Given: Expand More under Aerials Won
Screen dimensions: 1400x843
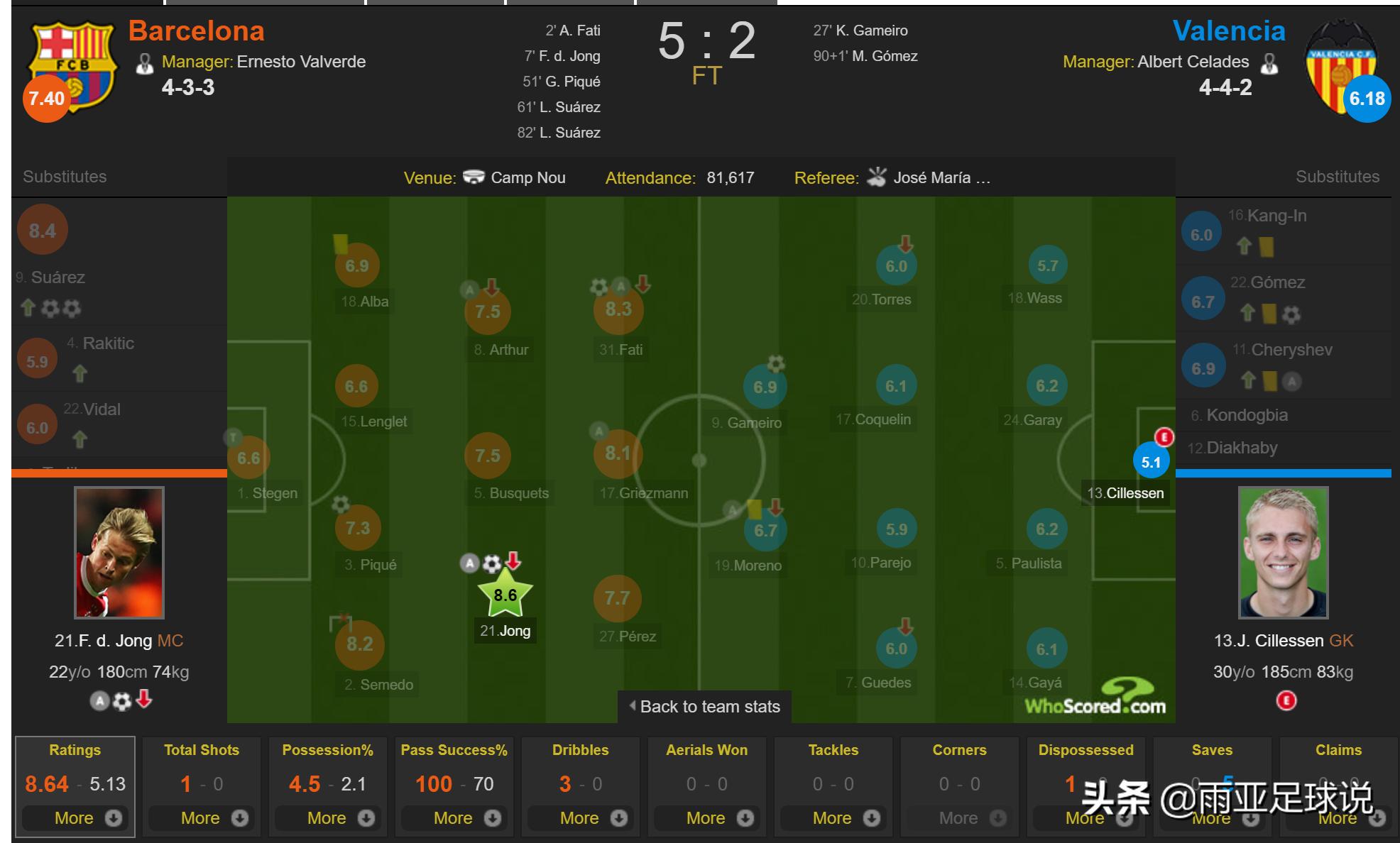Looking at the screenshot, I should pyautogui.click(x=706, y=818).
